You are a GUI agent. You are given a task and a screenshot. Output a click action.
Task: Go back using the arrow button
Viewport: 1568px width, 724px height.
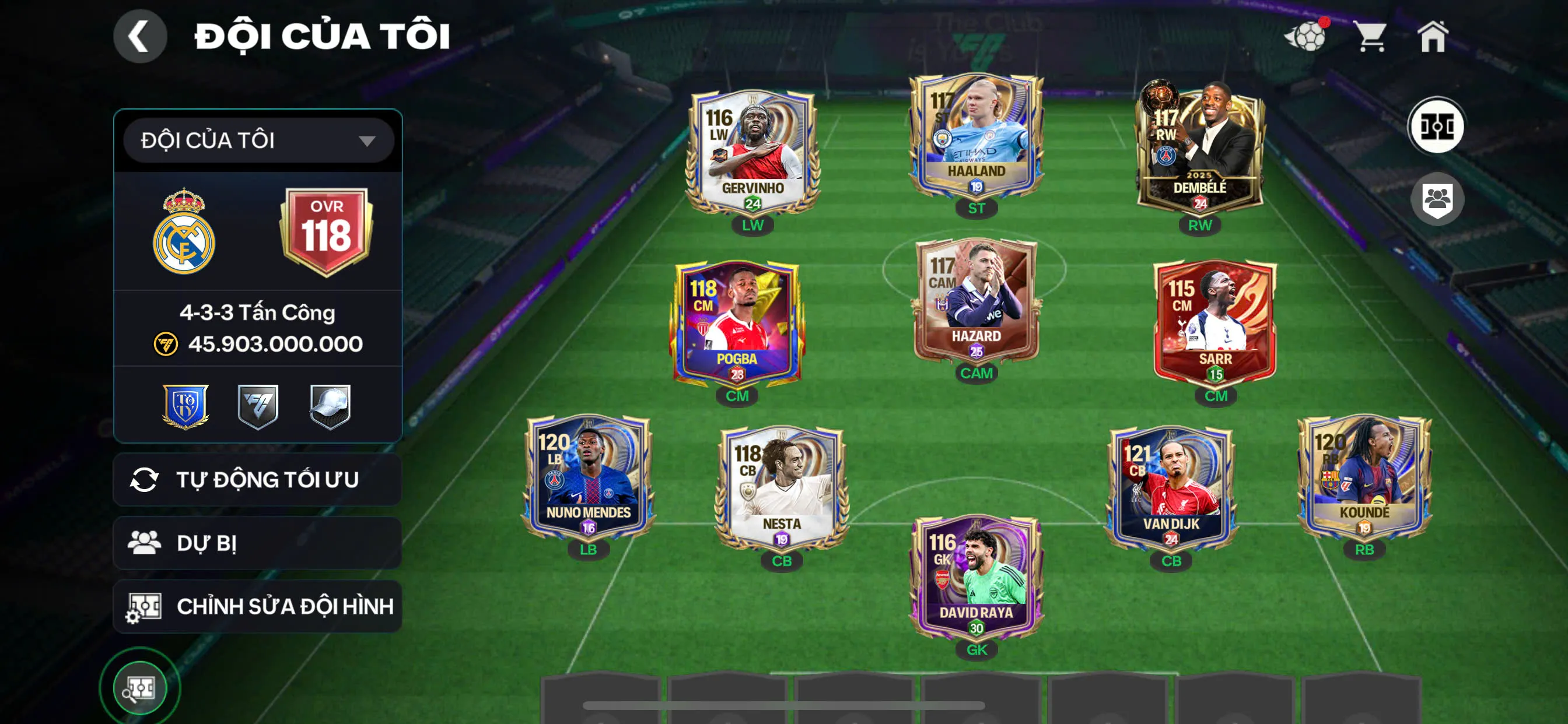(139, 37)
